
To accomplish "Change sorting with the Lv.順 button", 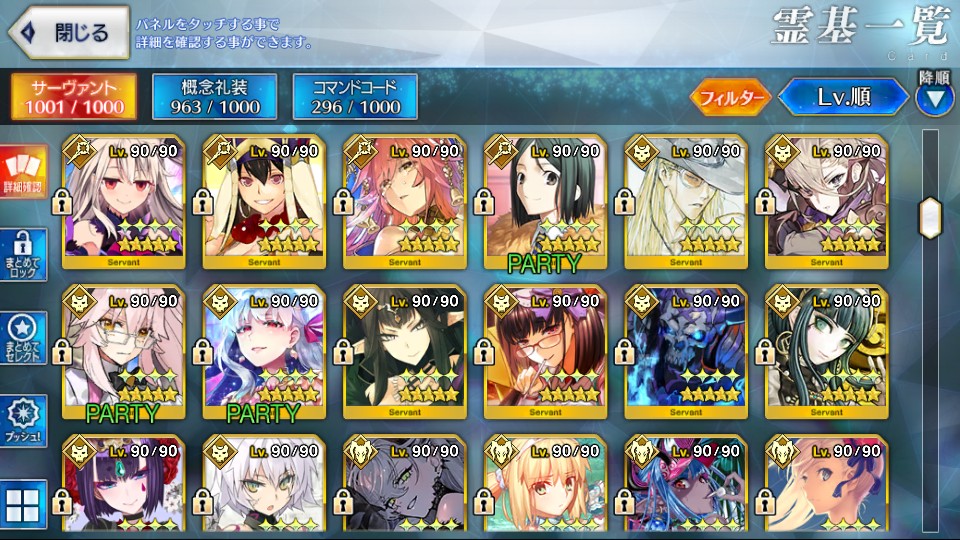I will 843,97.
